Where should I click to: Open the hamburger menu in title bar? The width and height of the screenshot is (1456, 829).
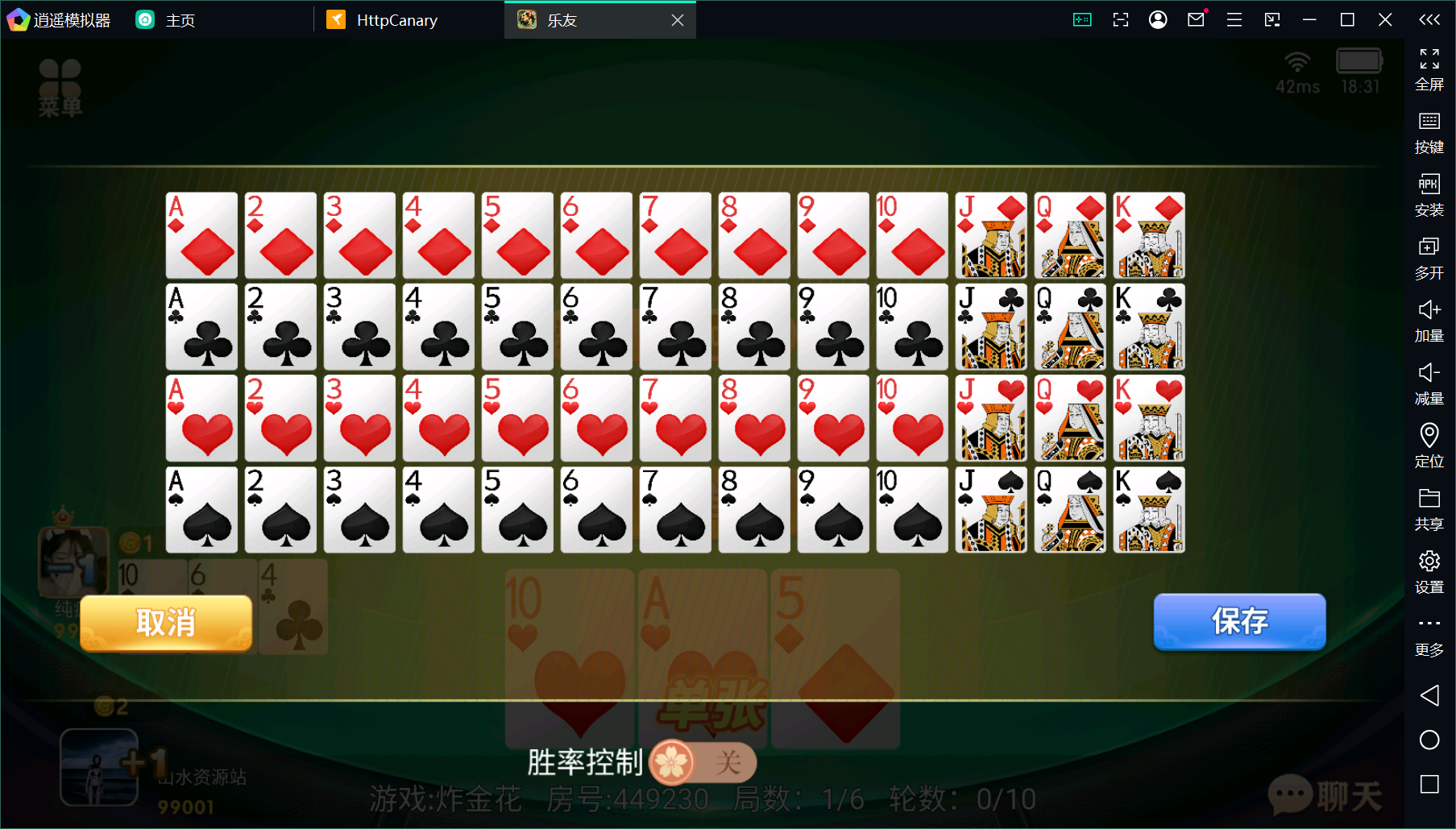click(1233, 19)
